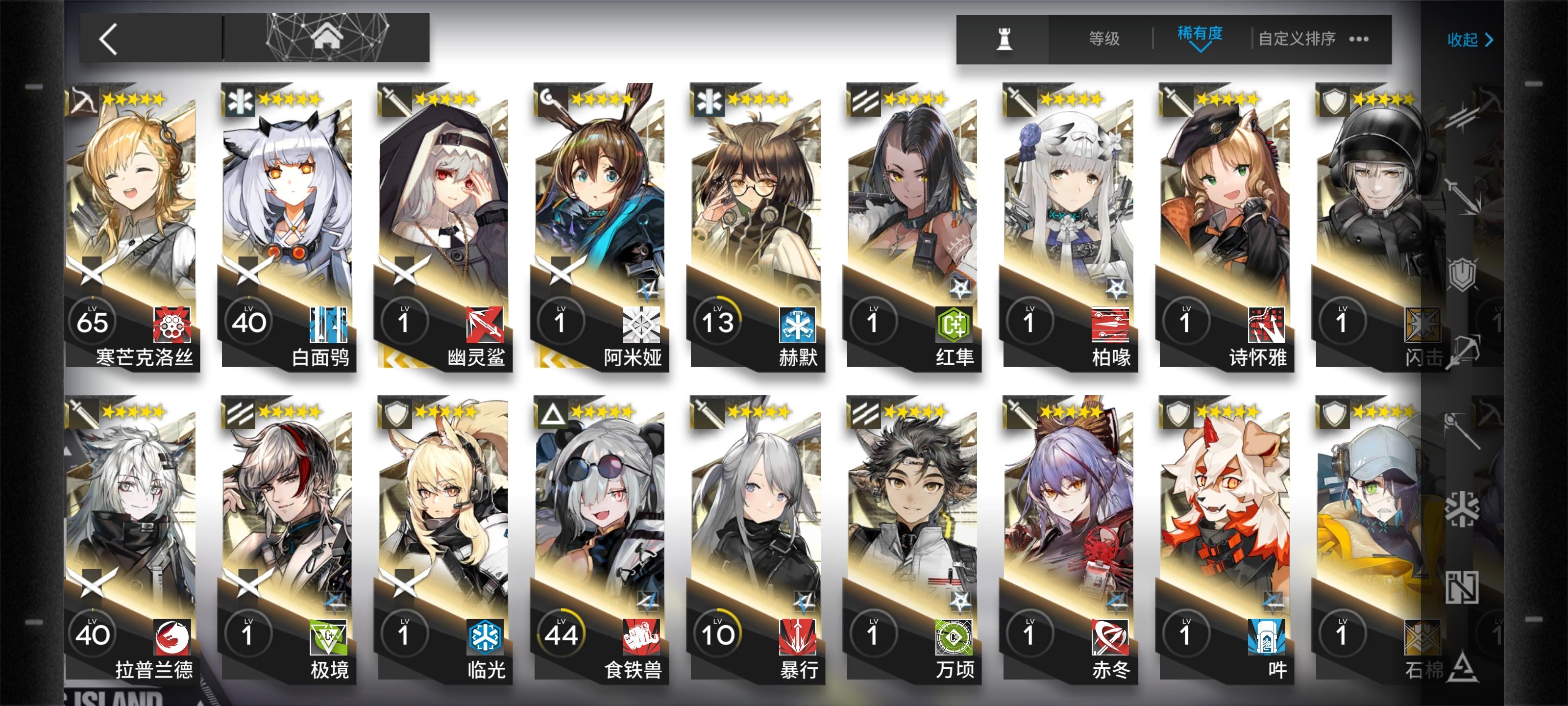Switch sorting to the 等级 tab
The image size is (1568, 706).
(1105, 38)
